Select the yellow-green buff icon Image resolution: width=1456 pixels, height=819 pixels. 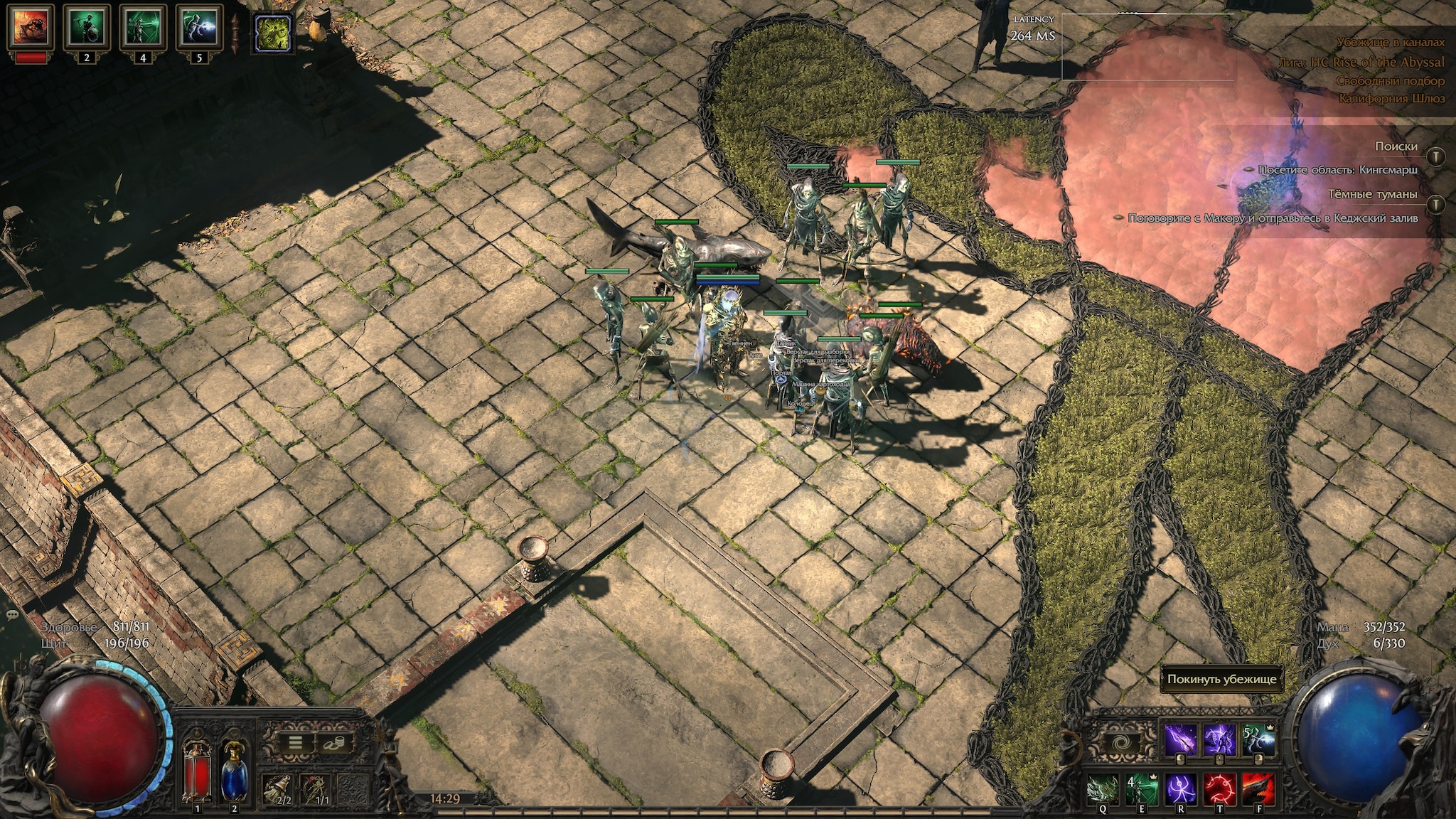273,33
